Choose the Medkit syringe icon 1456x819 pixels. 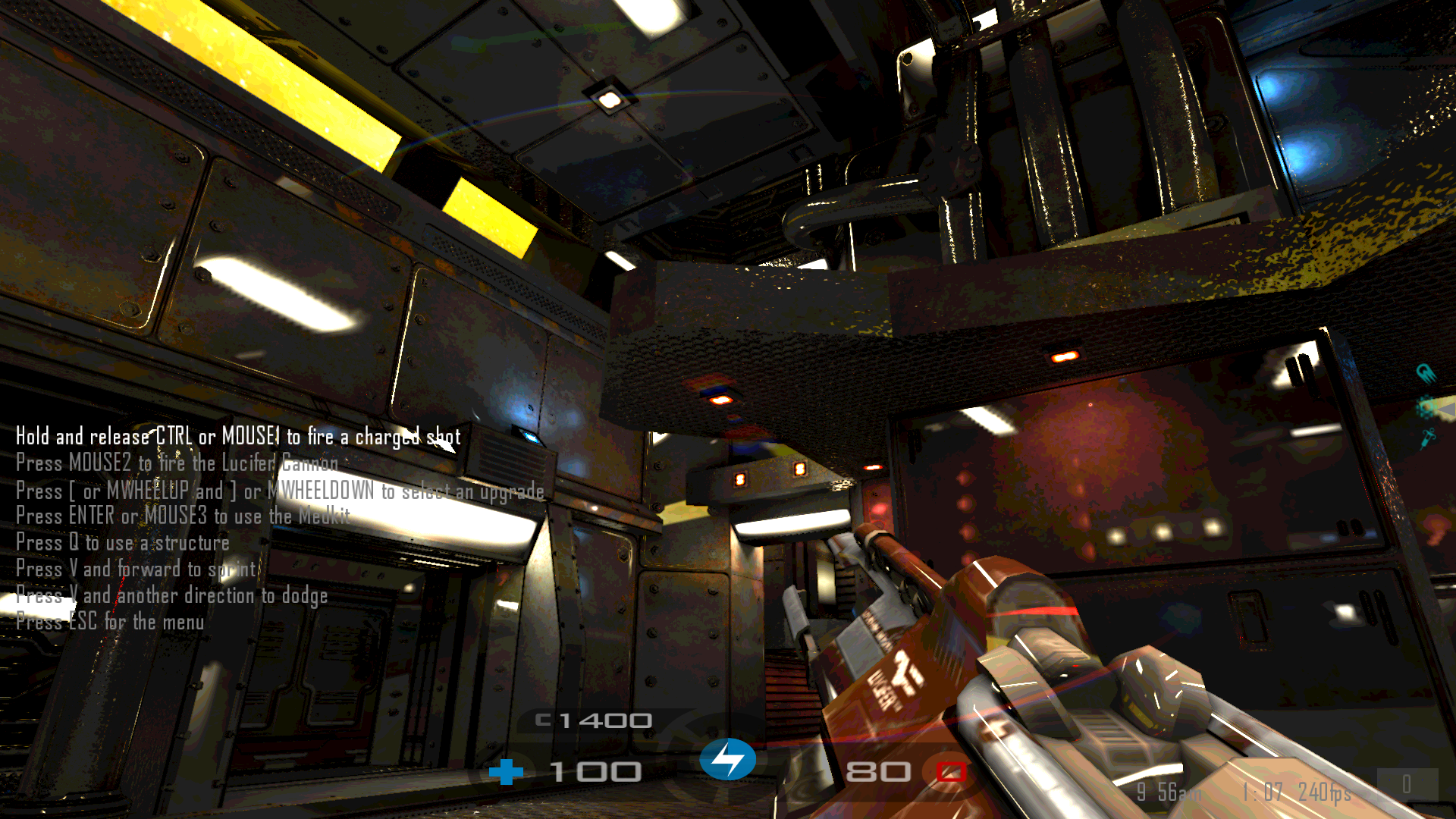pos(1428,438)
